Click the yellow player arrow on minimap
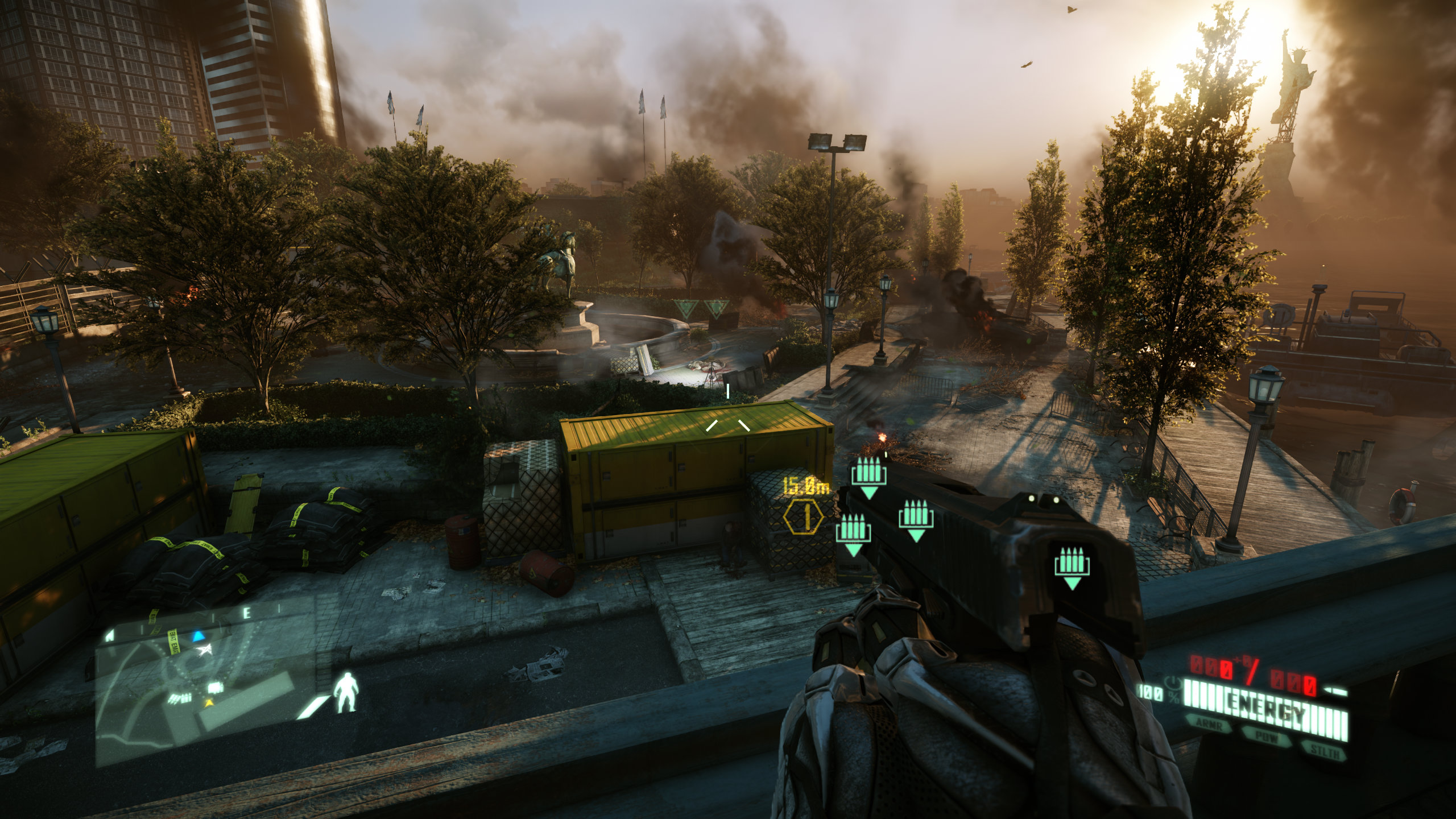Screen dimensions: 1456x819 210,704
